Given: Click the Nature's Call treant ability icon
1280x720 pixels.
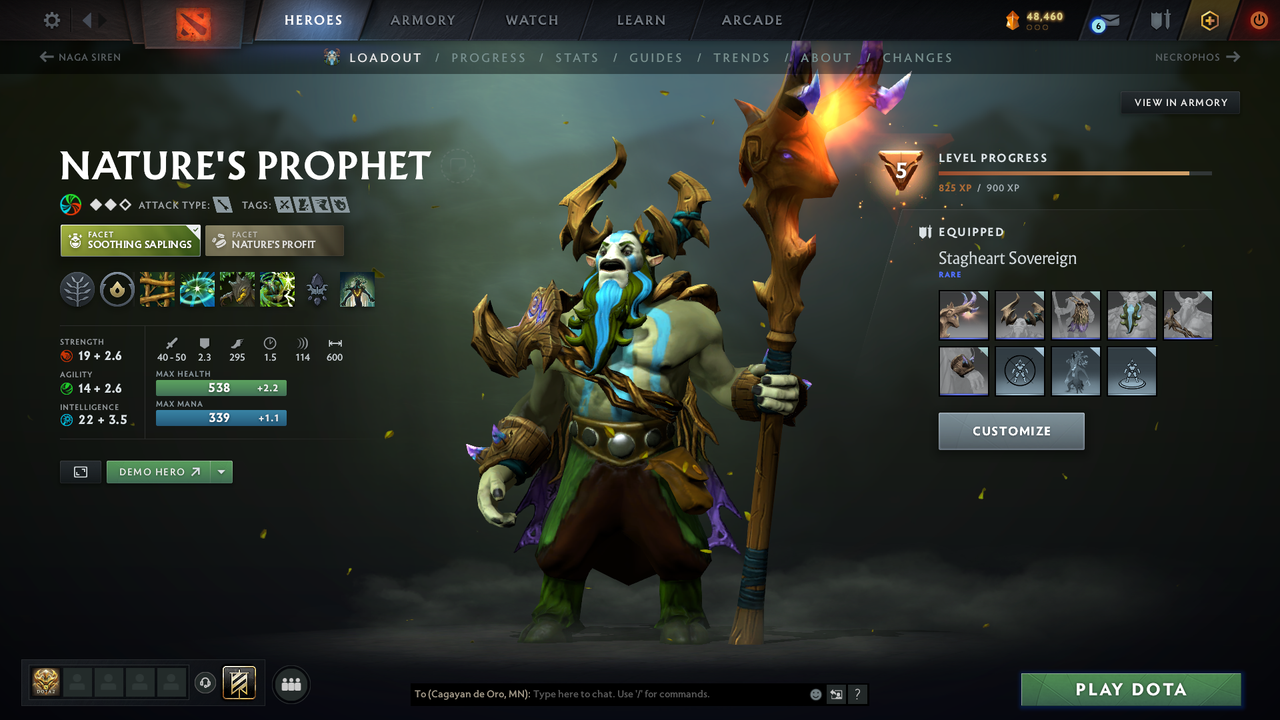Looking at the screenshot, I should [x=236, y=289].
